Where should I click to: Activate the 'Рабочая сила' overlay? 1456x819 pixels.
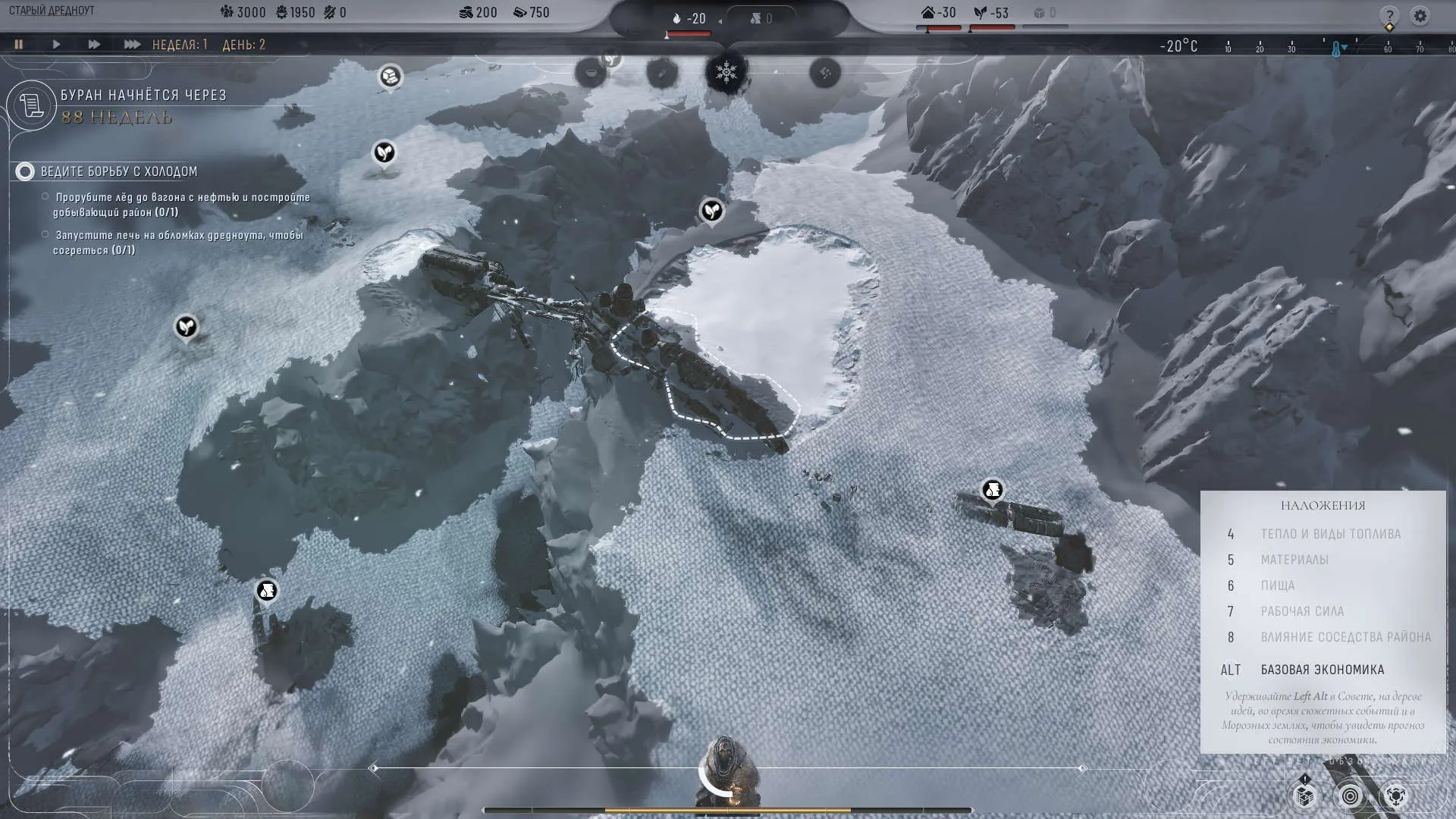1302,612
